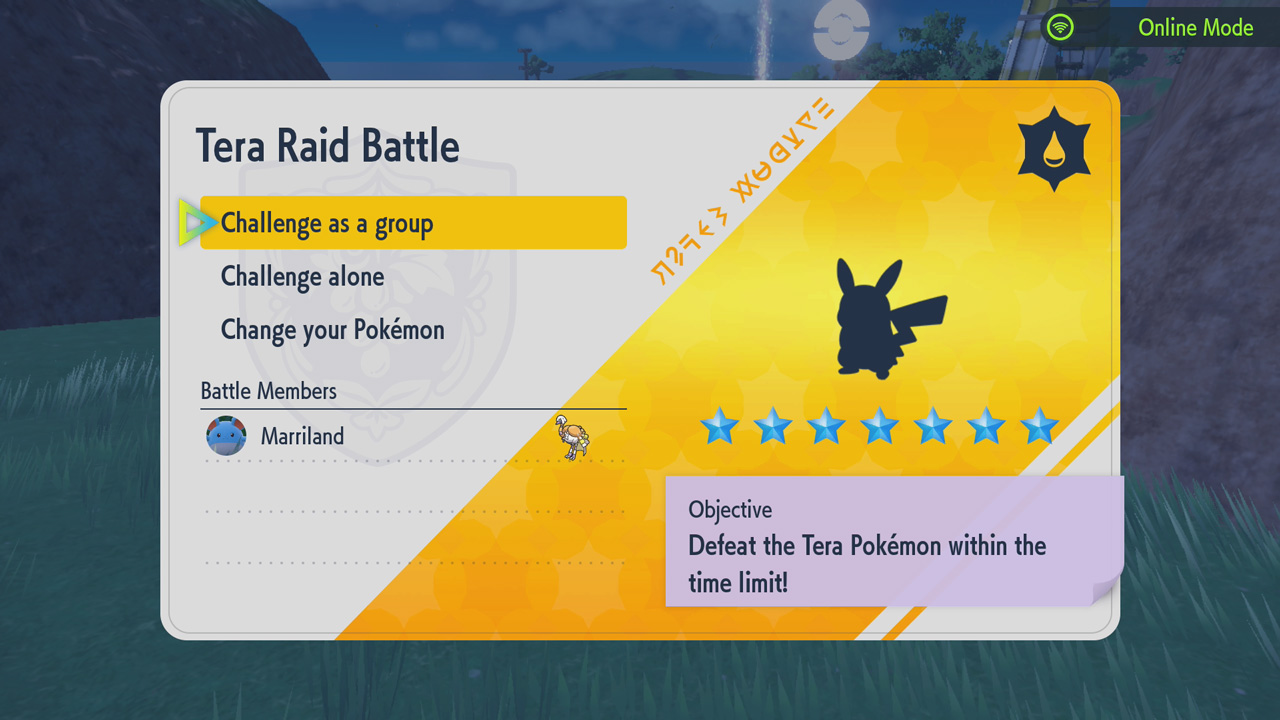Open Change your Pokémon
Image resolution: width=1280 pixels, height=720 pixels.
pos(332,330)
